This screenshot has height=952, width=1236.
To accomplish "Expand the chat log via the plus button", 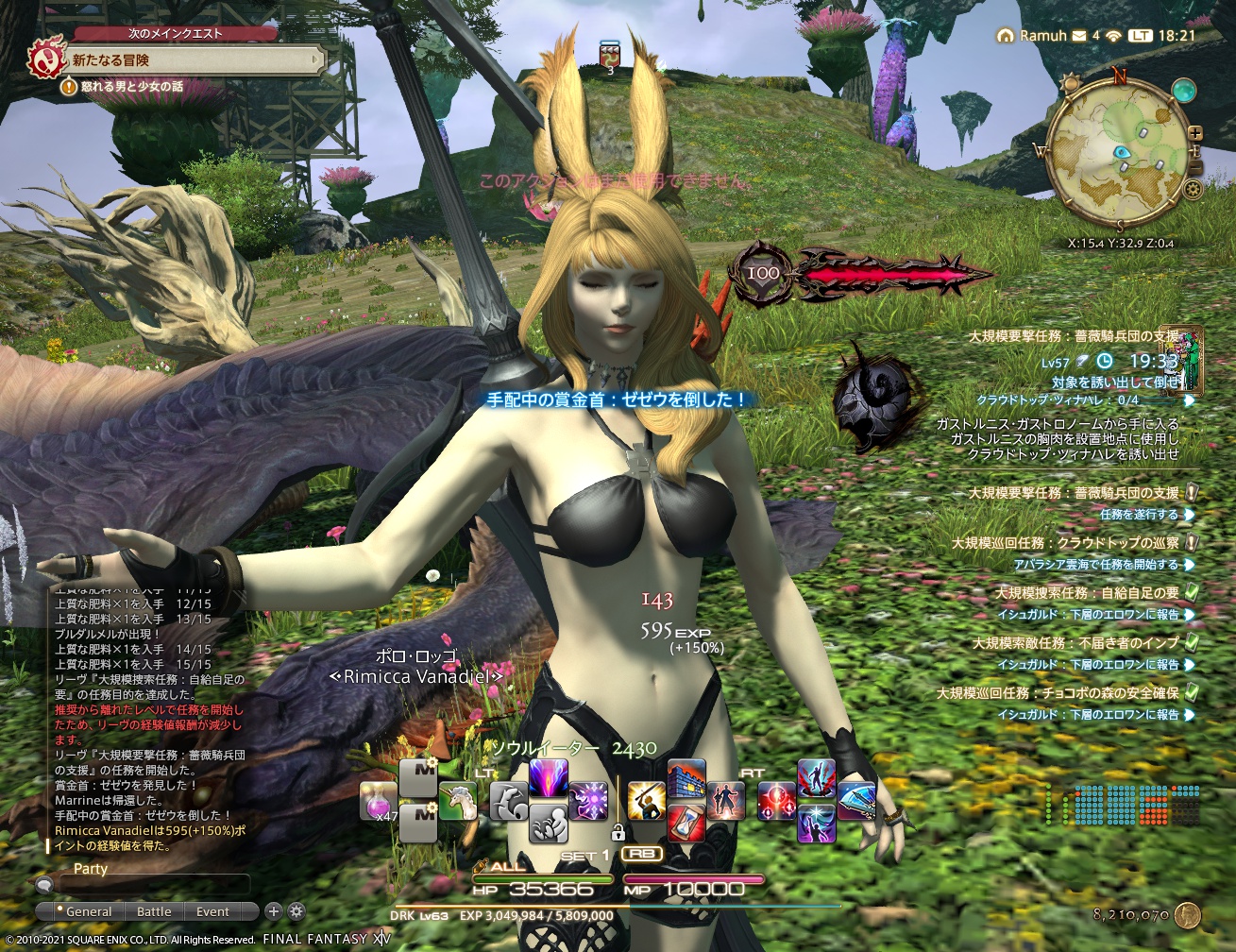I will [x=273, y=912].
